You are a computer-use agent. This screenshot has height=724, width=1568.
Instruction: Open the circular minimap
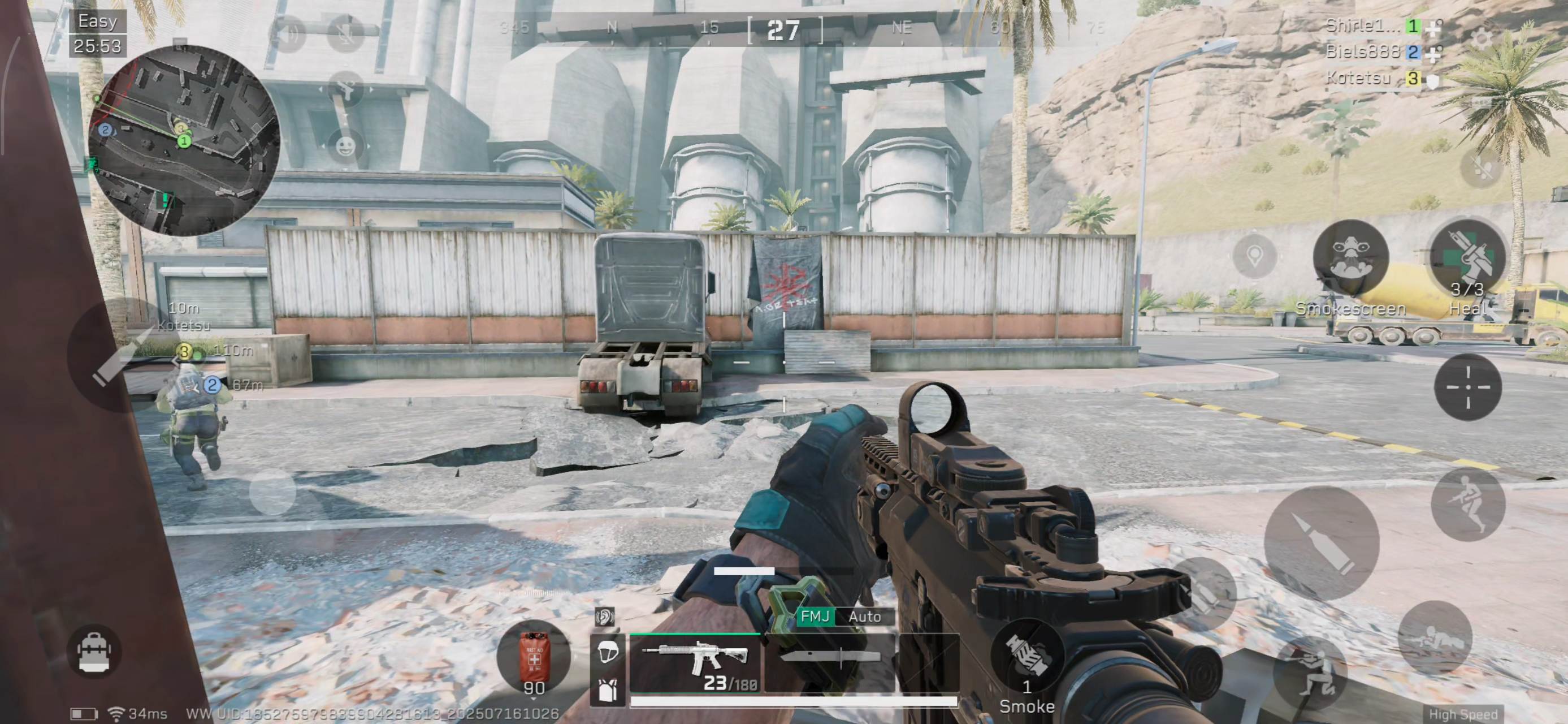(x=184, y=140)
